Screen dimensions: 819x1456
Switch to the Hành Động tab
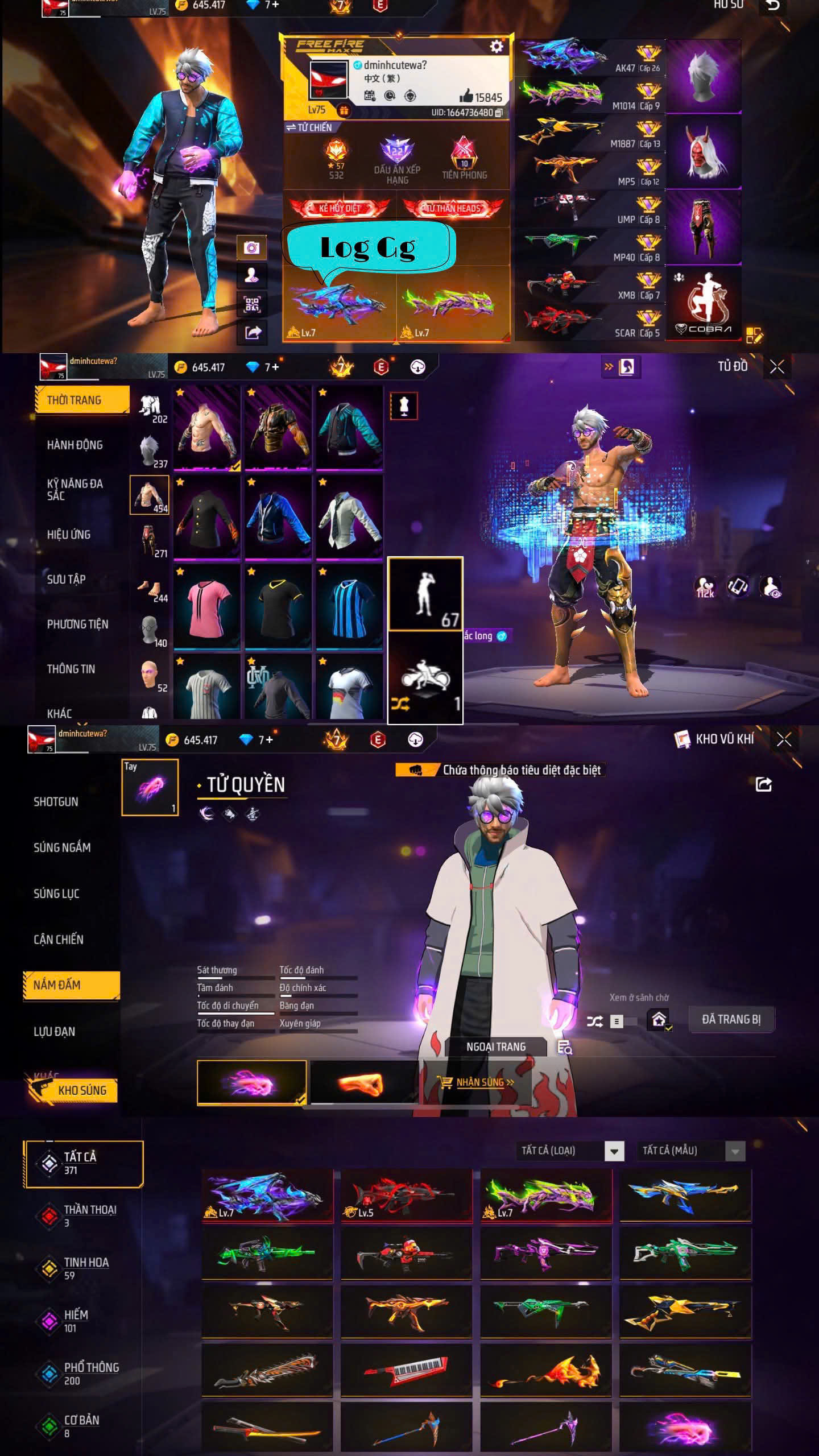pos(75,445)
